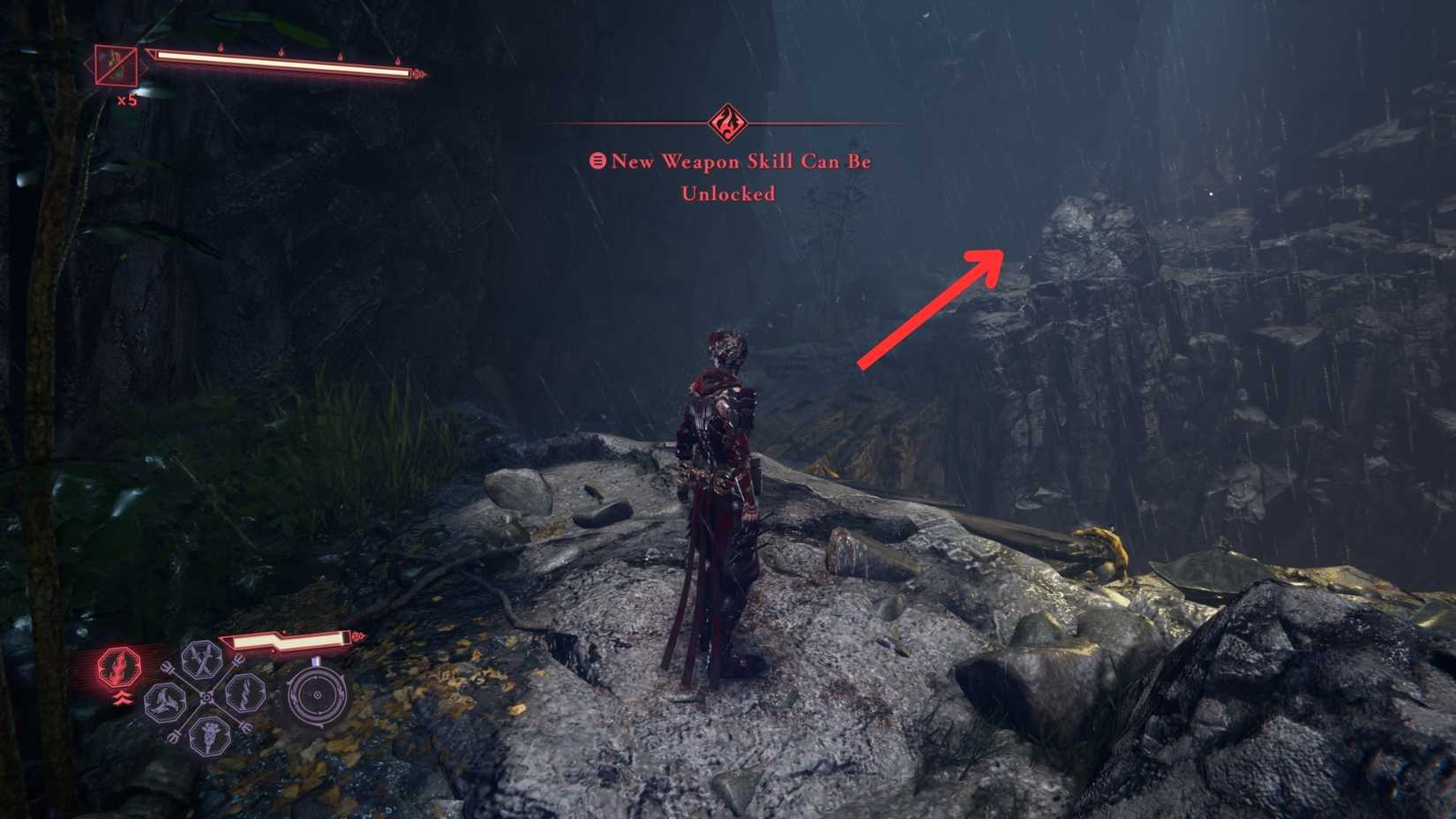Toggle the double chevron under the hand icon
The height and width of the screenshot is (819, 1456).
(x=124, y=697)
